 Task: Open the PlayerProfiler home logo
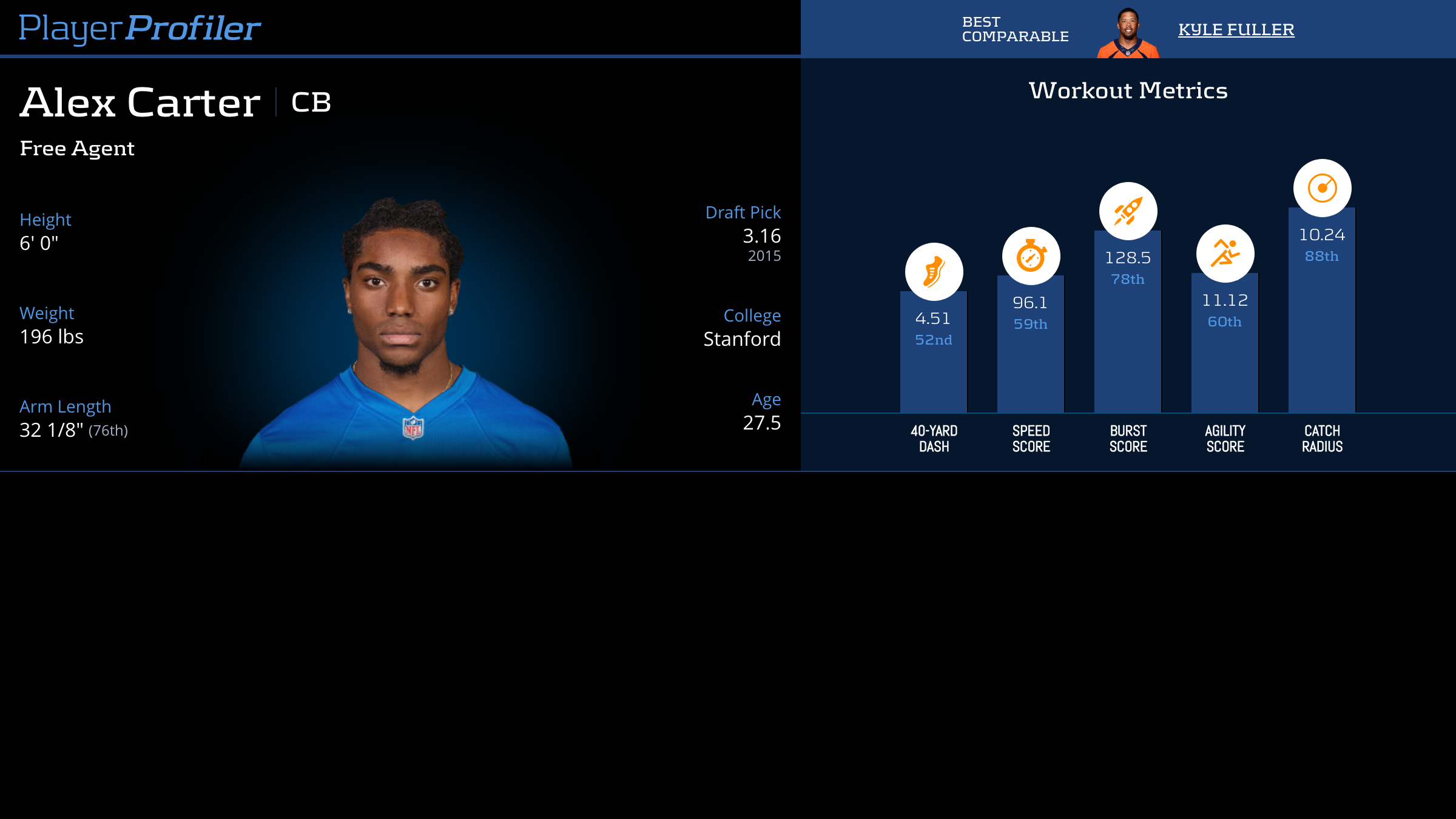[x=140, y=28]
